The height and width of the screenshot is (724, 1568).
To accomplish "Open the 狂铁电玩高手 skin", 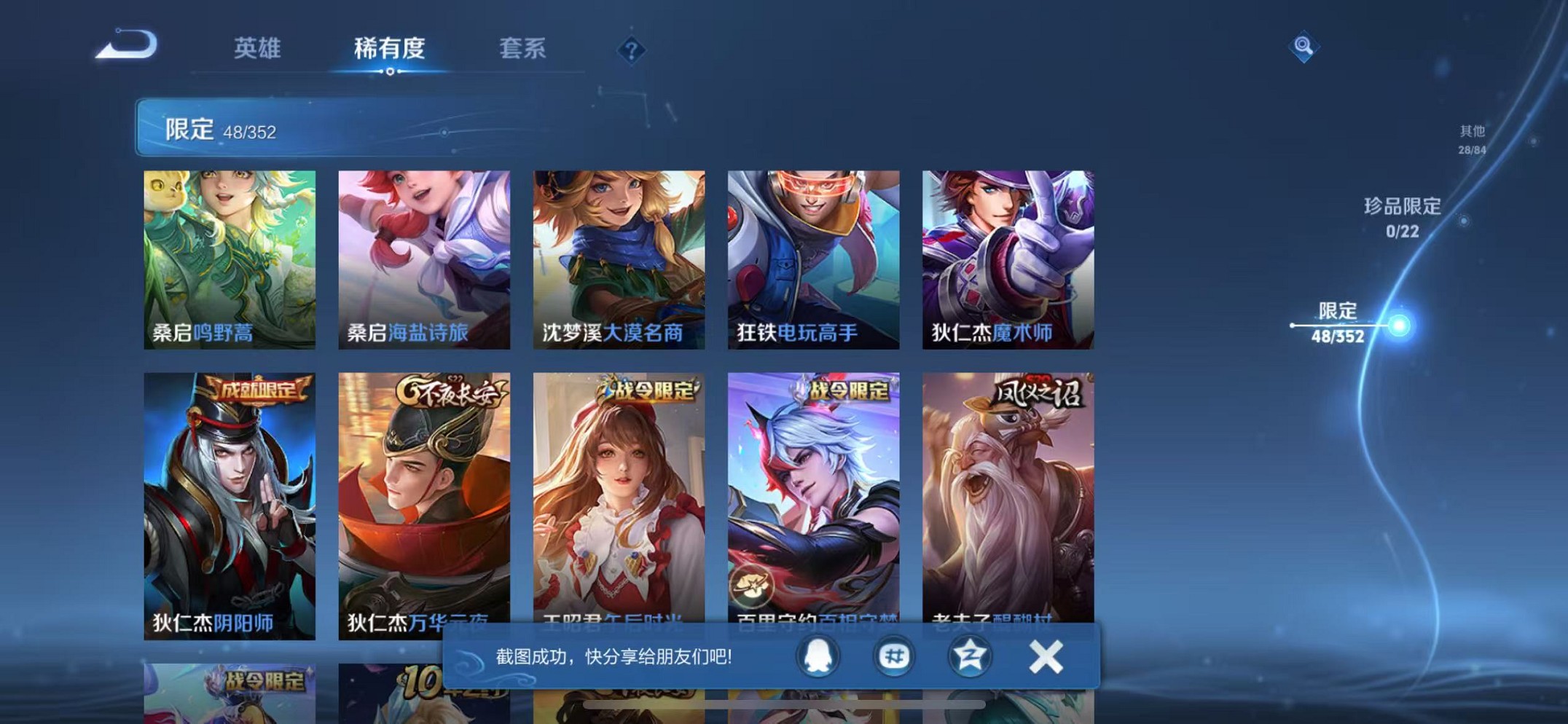I will pyautogui.click(x=813, y=259).
